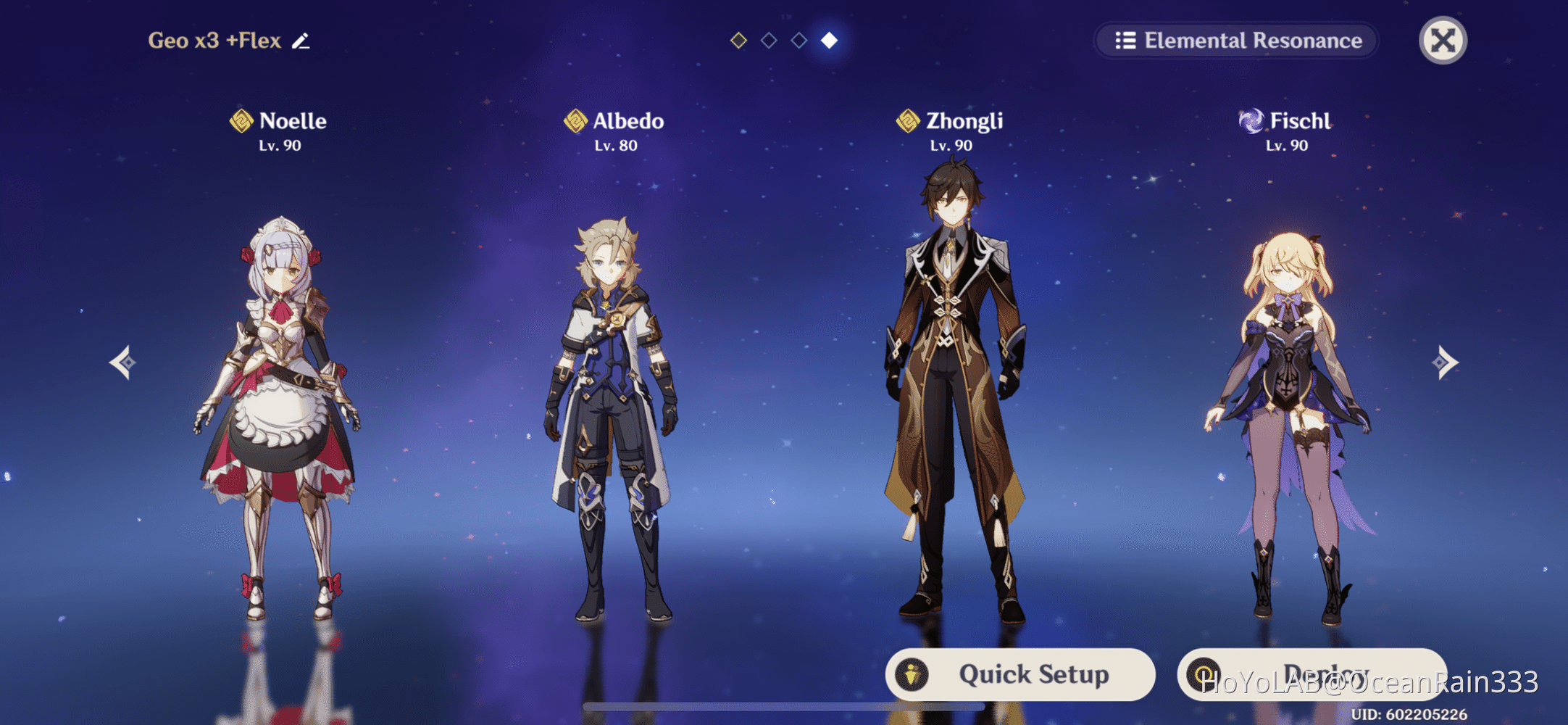Select the second party page diamond
This screenshot has width=1568, height=725.
(768, 40)
